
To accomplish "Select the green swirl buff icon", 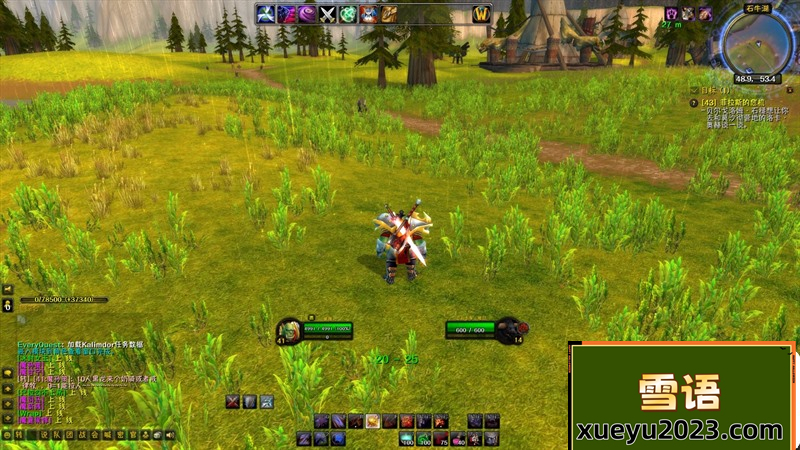I will coord(348,13).
